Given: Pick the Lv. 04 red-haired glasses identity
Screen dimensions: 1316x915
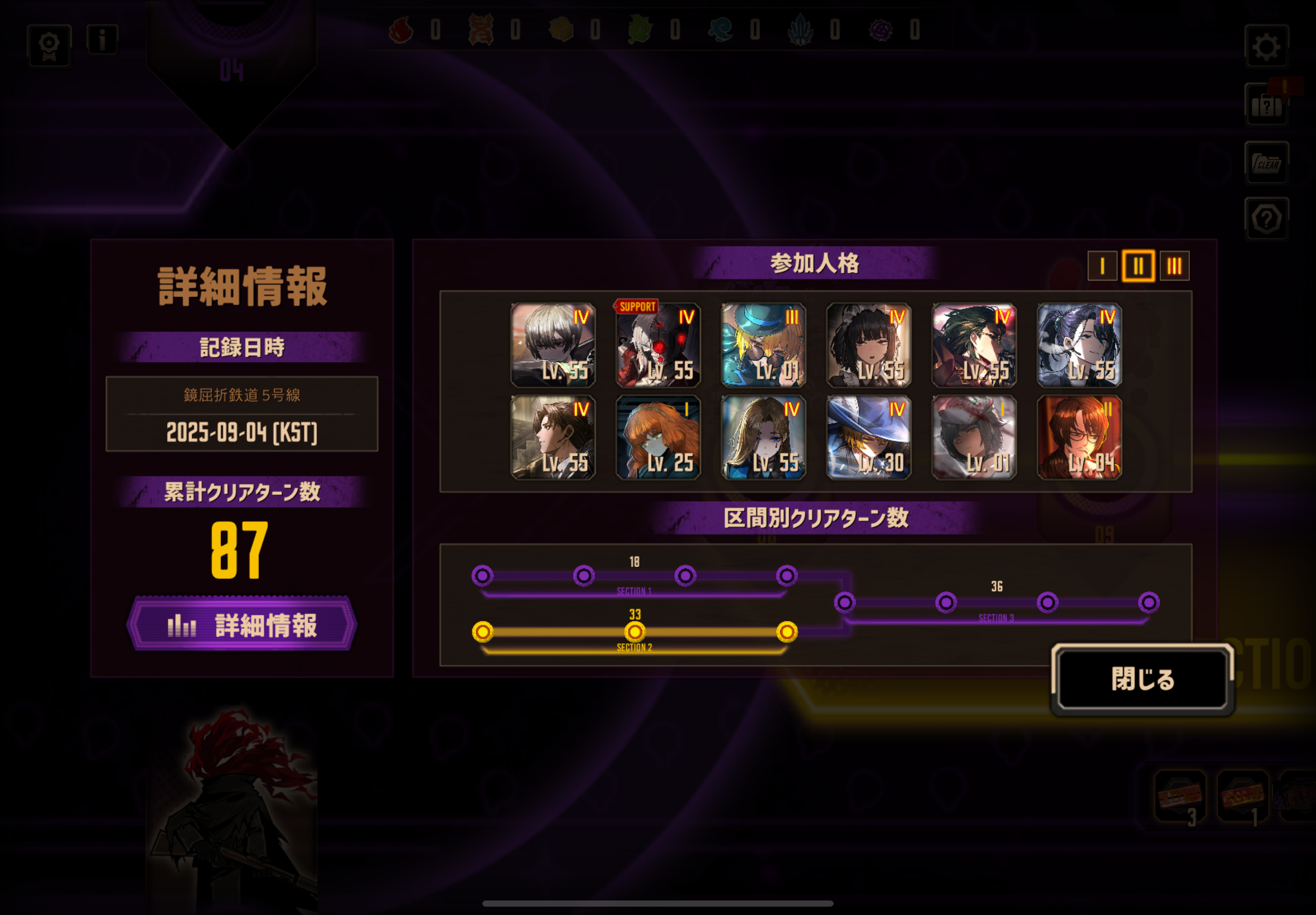Looking at the screenshot, I should (1080, 437).
